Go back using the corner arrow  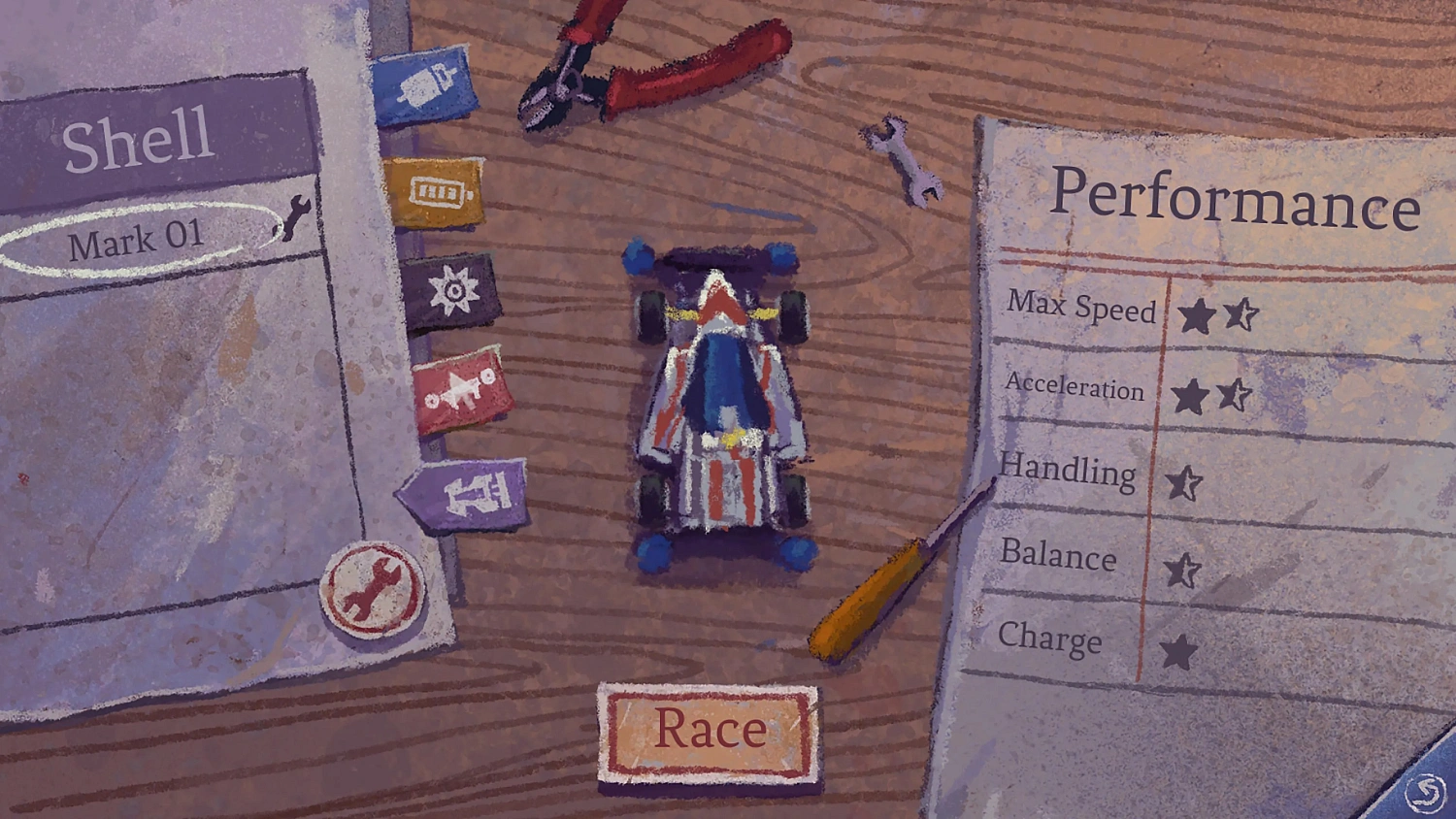point(1424,793)
